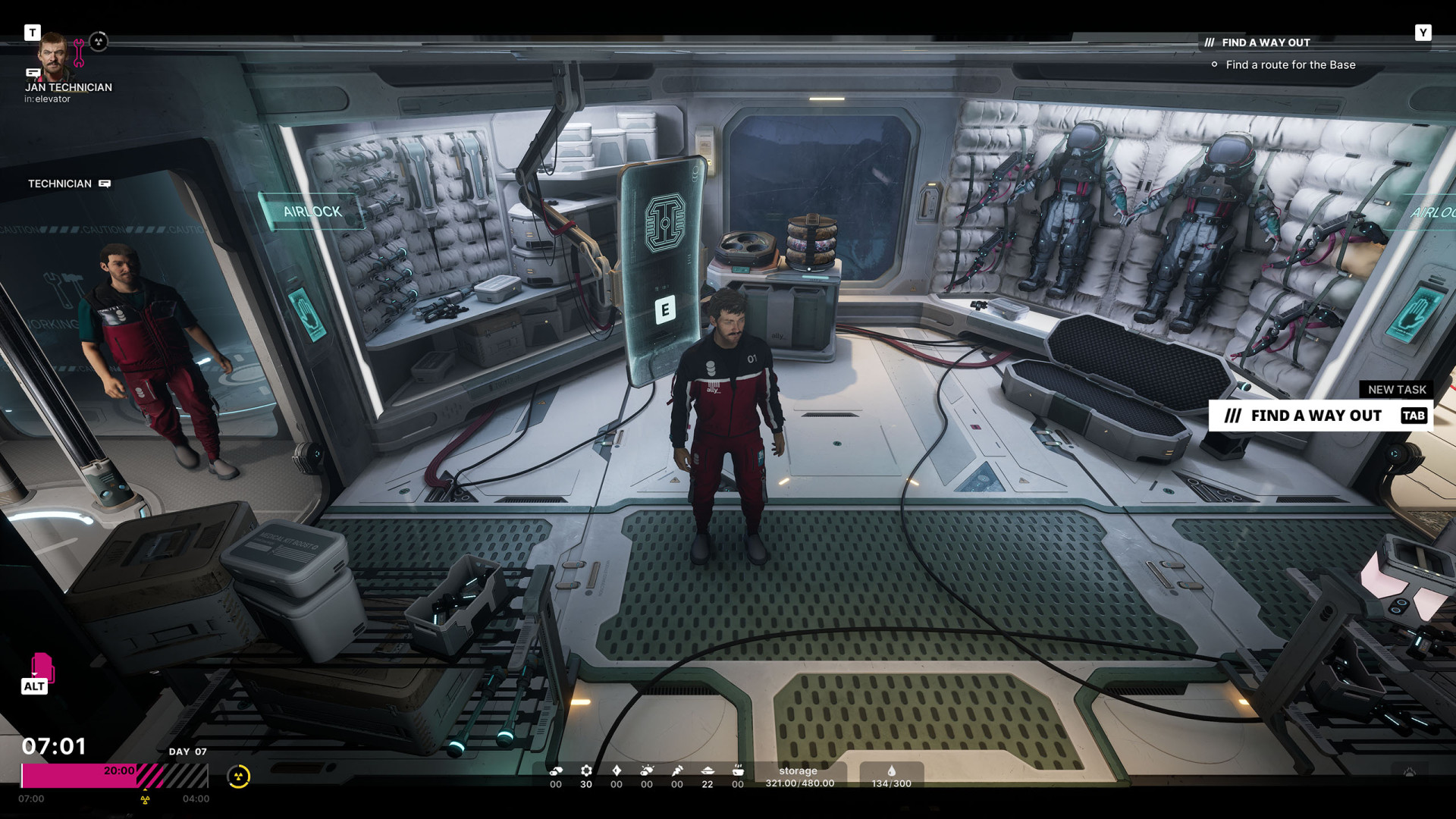
Task: Open the Find a Way Out new task notification
Action: click(x=1319, y=416)
